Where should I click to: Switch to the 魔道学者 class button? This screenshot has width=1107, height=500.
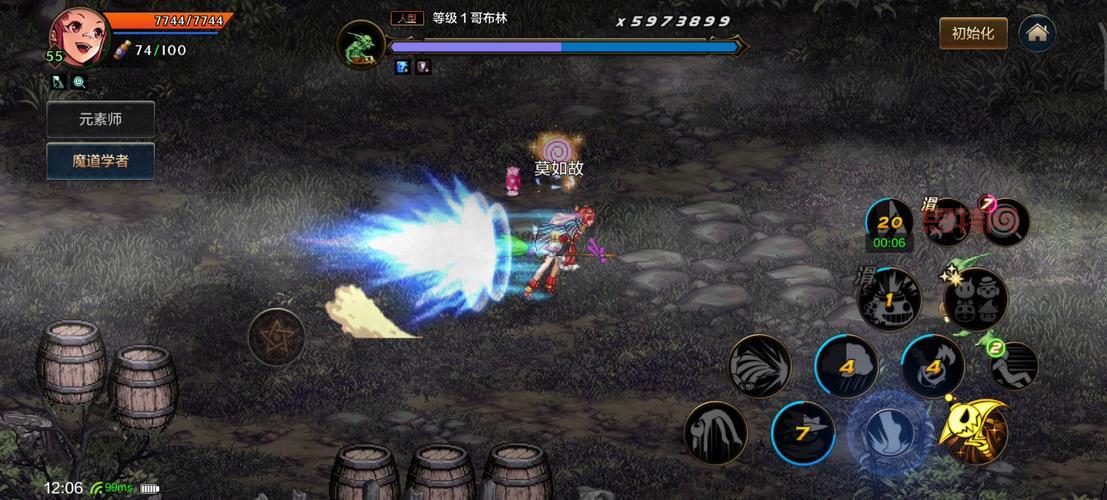pos(101,160)
